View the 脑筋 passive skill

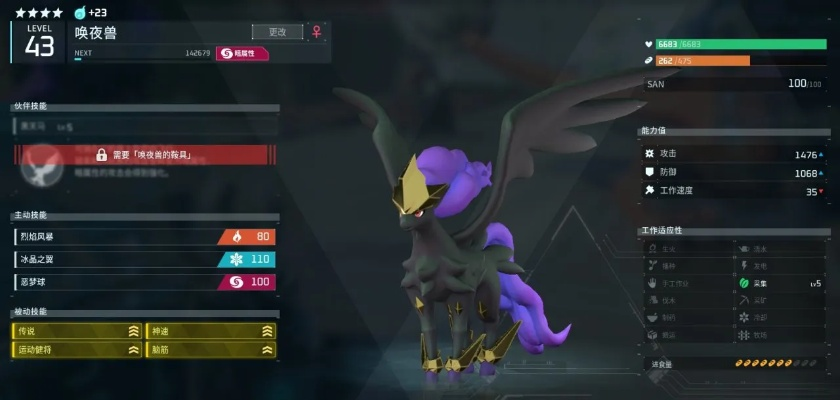[211, 350]
